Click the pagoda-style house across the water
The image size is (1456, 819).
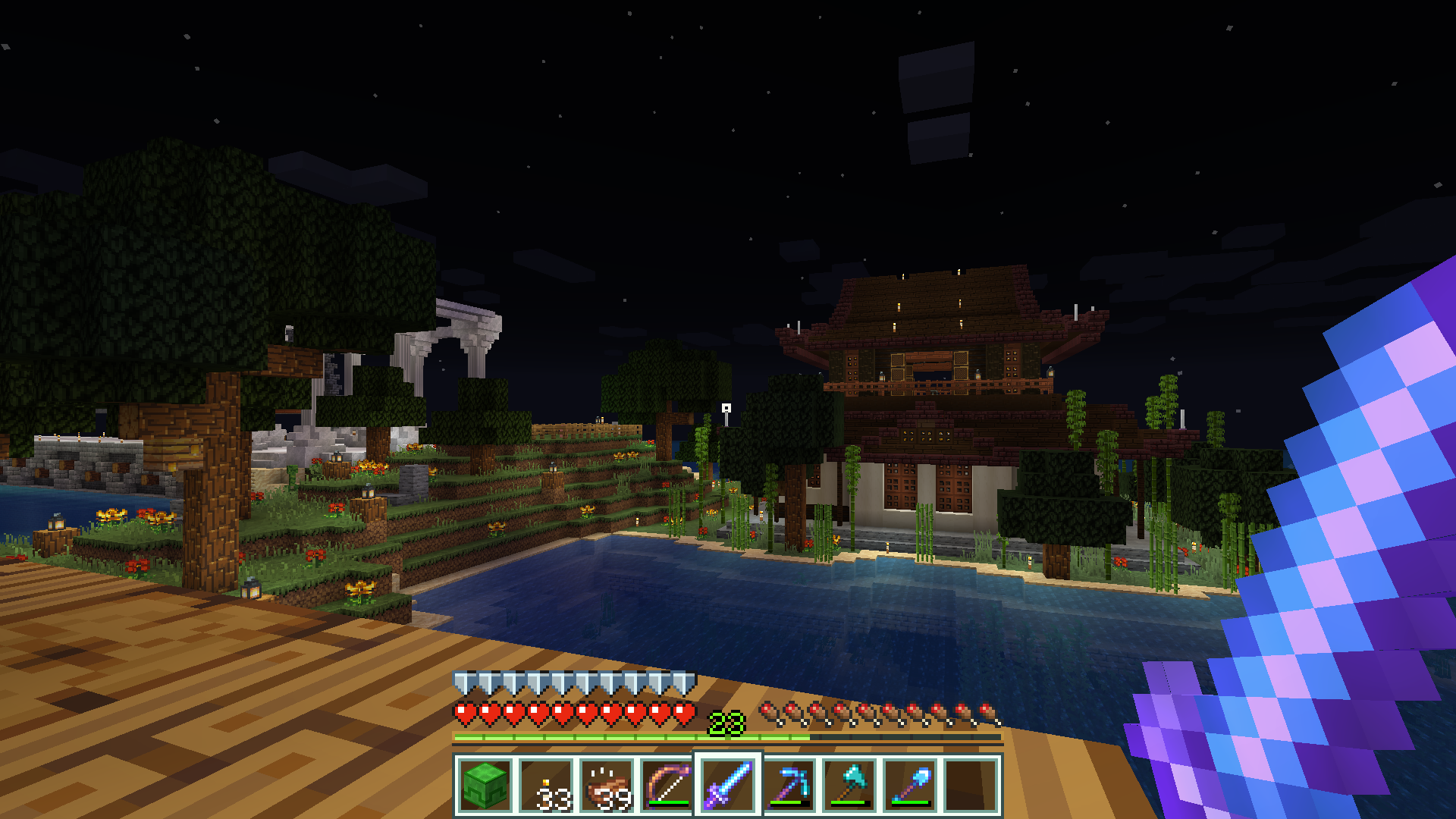933,379
